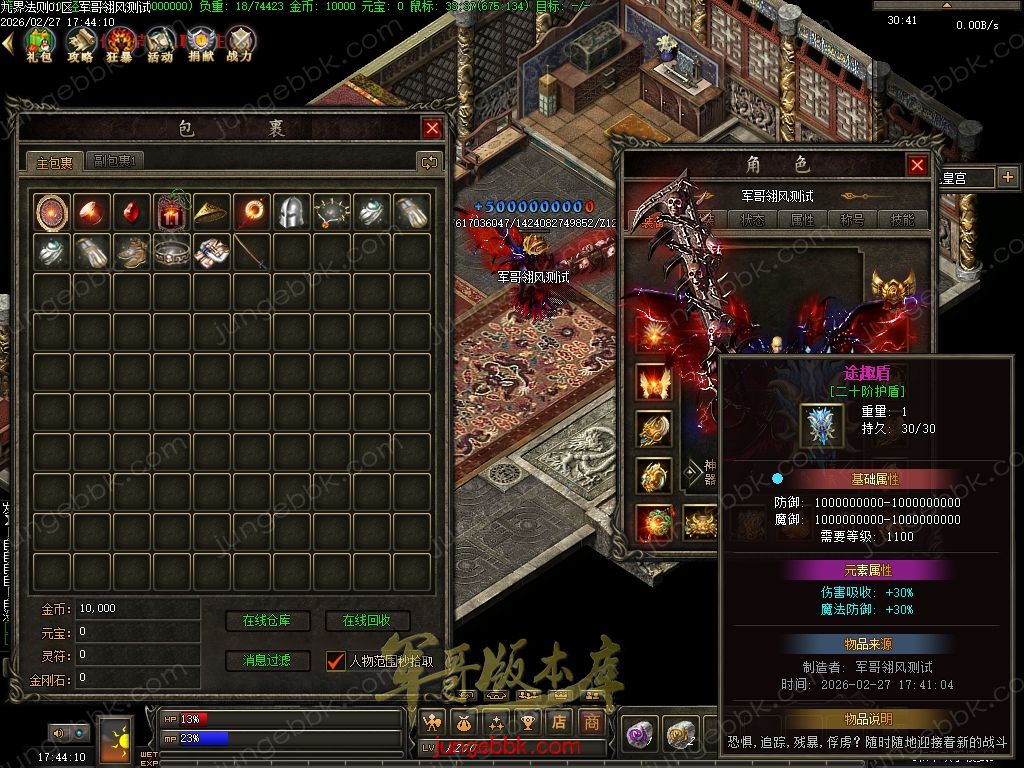Close the 包裹 inventory window

click(x=432, y=128)
